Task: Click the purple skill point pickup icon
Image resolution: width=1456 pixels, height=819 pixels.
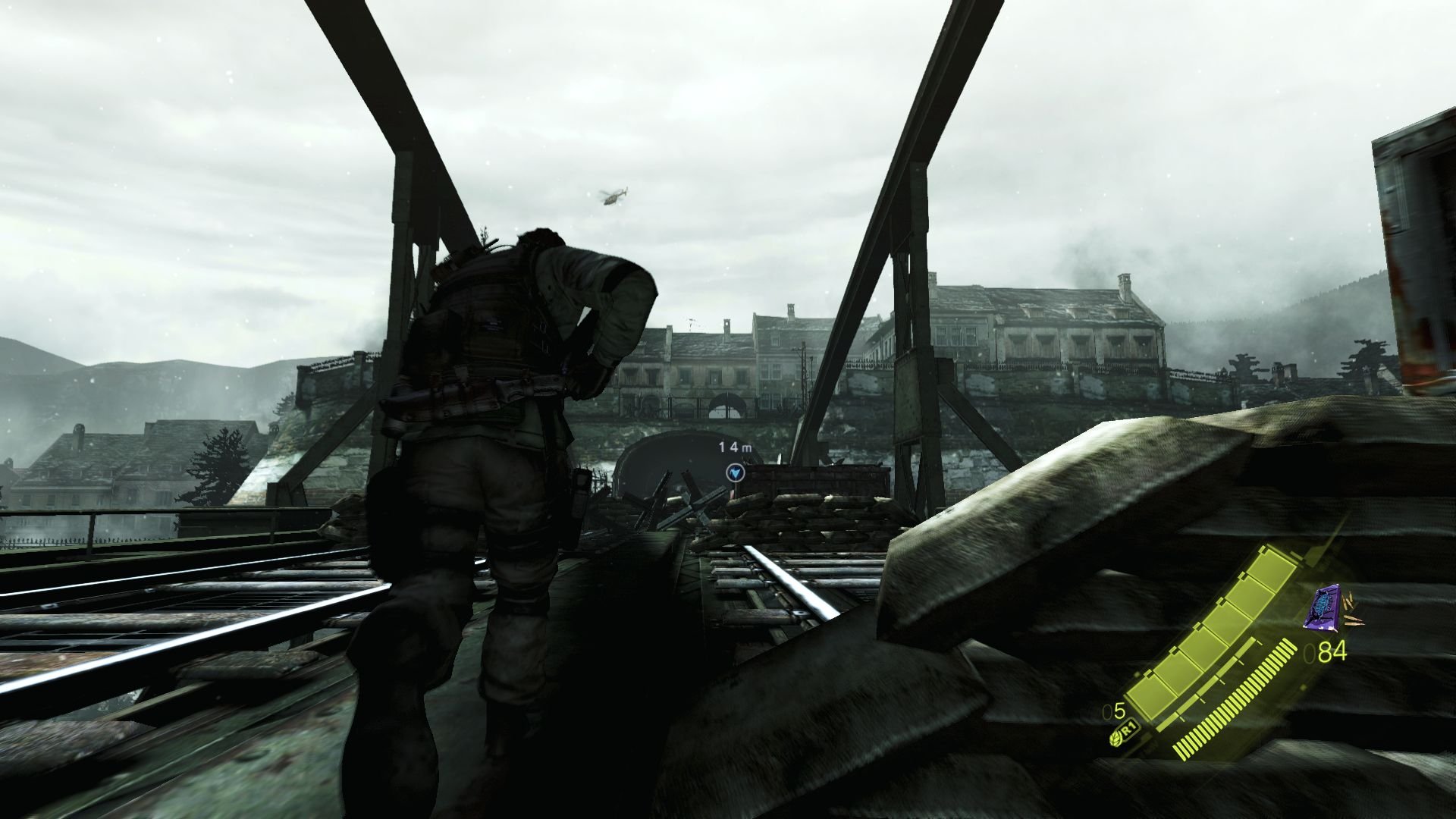Action: pyautogui.click(x=1323, y=608)
